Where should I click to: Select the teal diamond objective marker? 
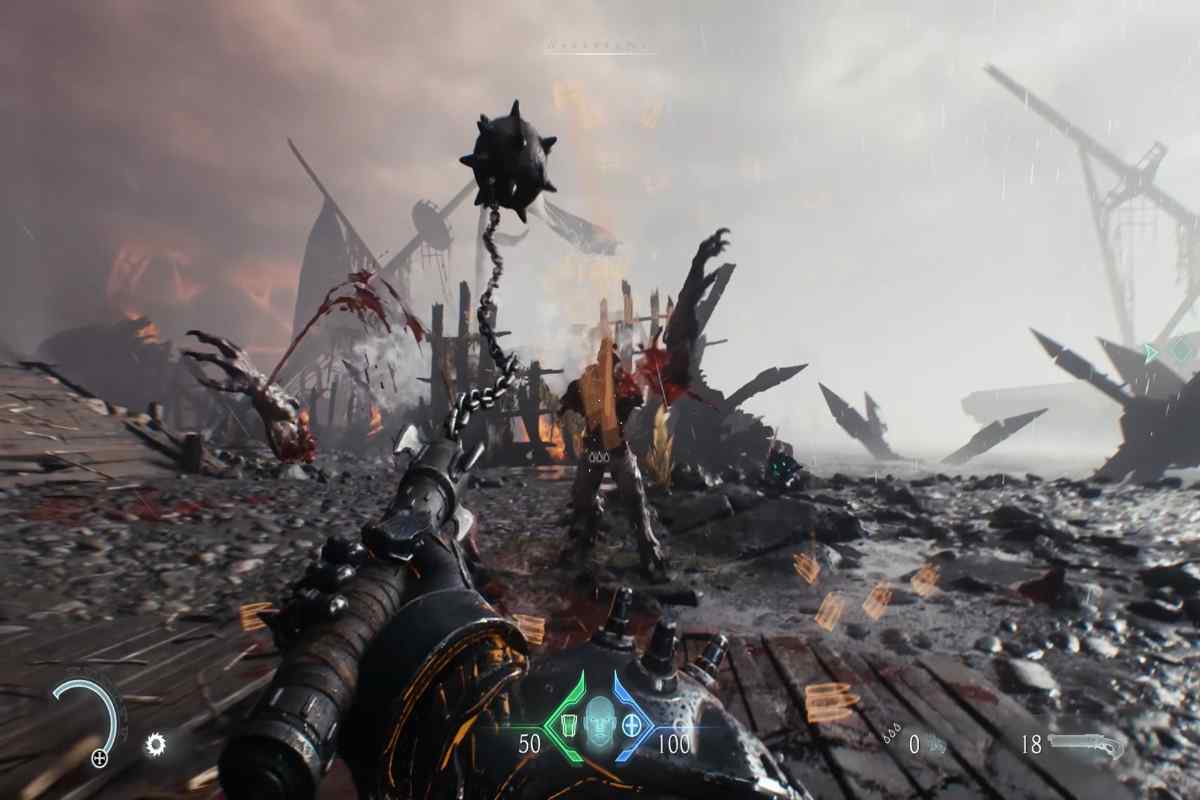[1183, 348]
